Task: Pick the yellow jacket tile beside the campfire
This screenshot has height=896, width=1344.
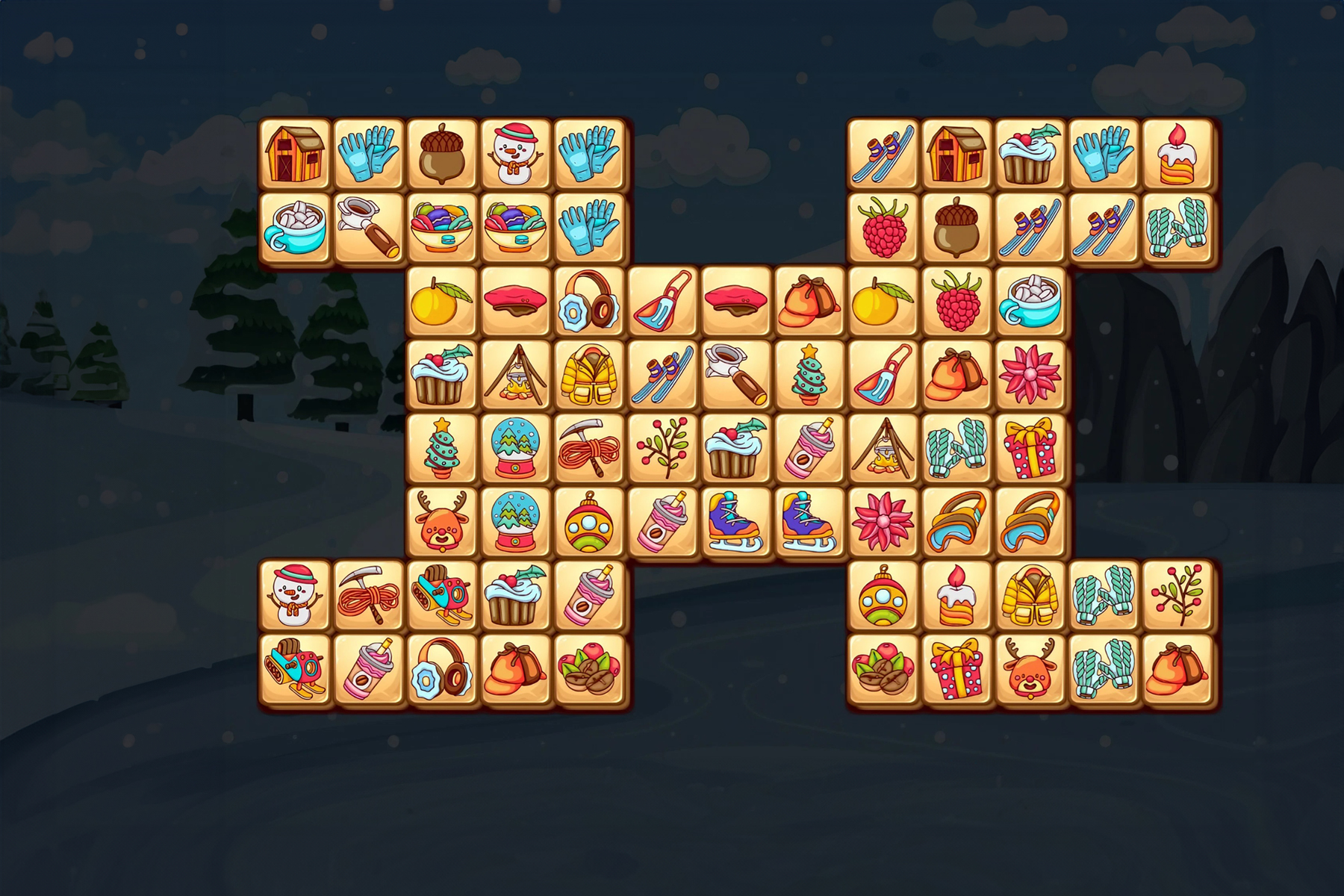Action: [589, 374]
